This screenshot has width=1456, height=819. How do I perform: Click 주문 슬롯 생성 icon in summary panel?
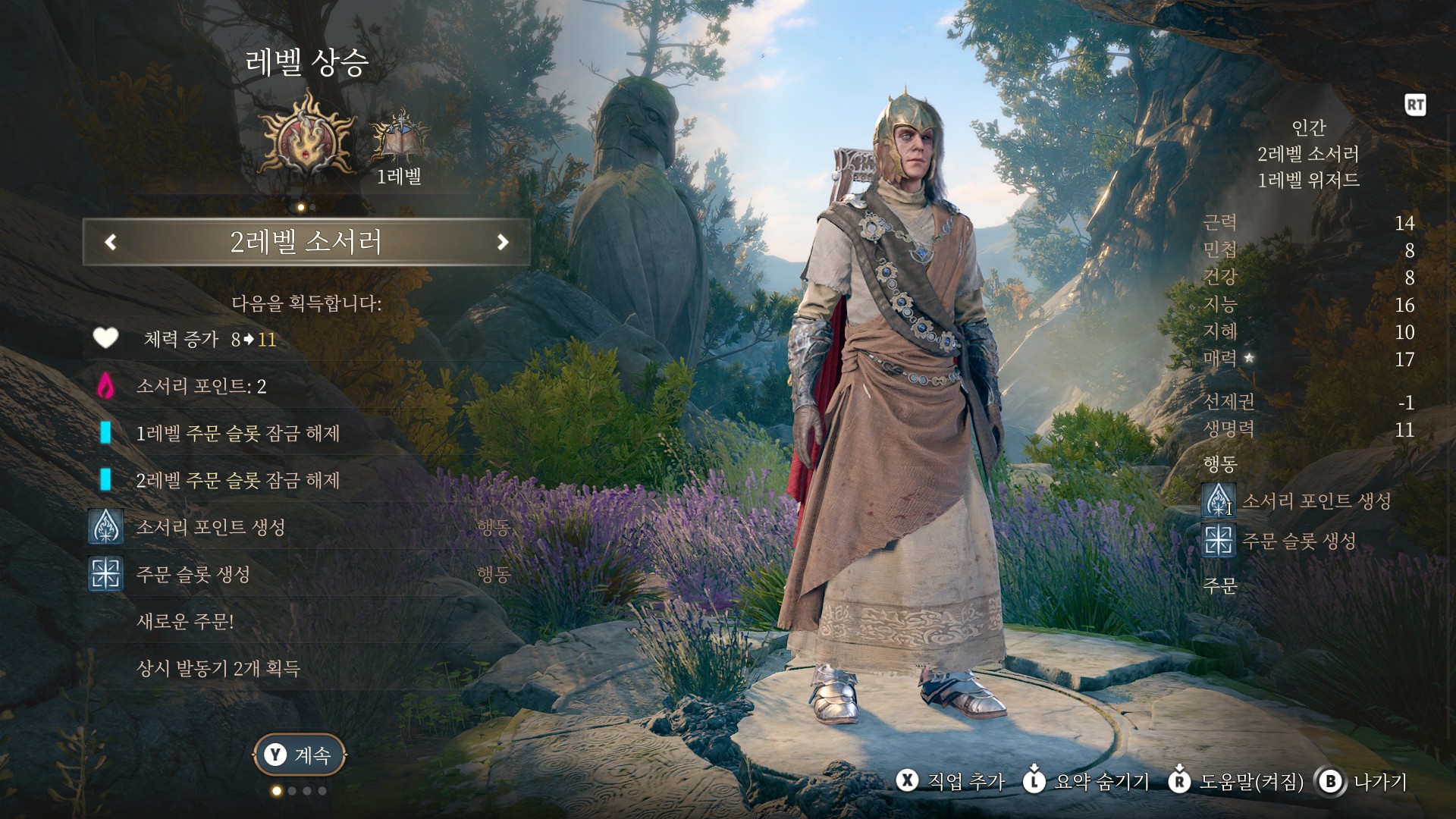point(1219,541)
